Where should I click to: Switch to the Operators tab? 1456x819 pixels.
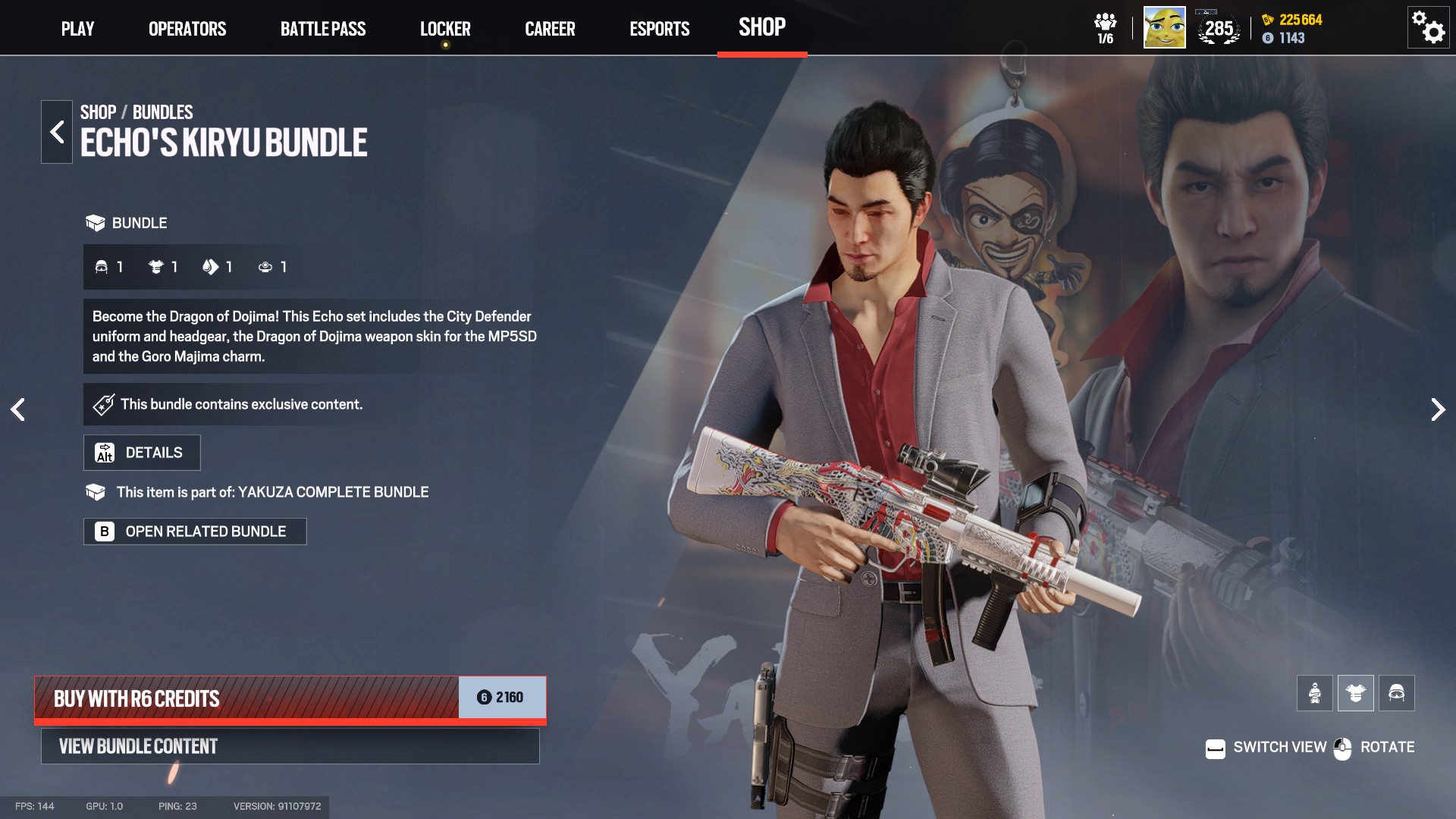[x=187, y=29]
